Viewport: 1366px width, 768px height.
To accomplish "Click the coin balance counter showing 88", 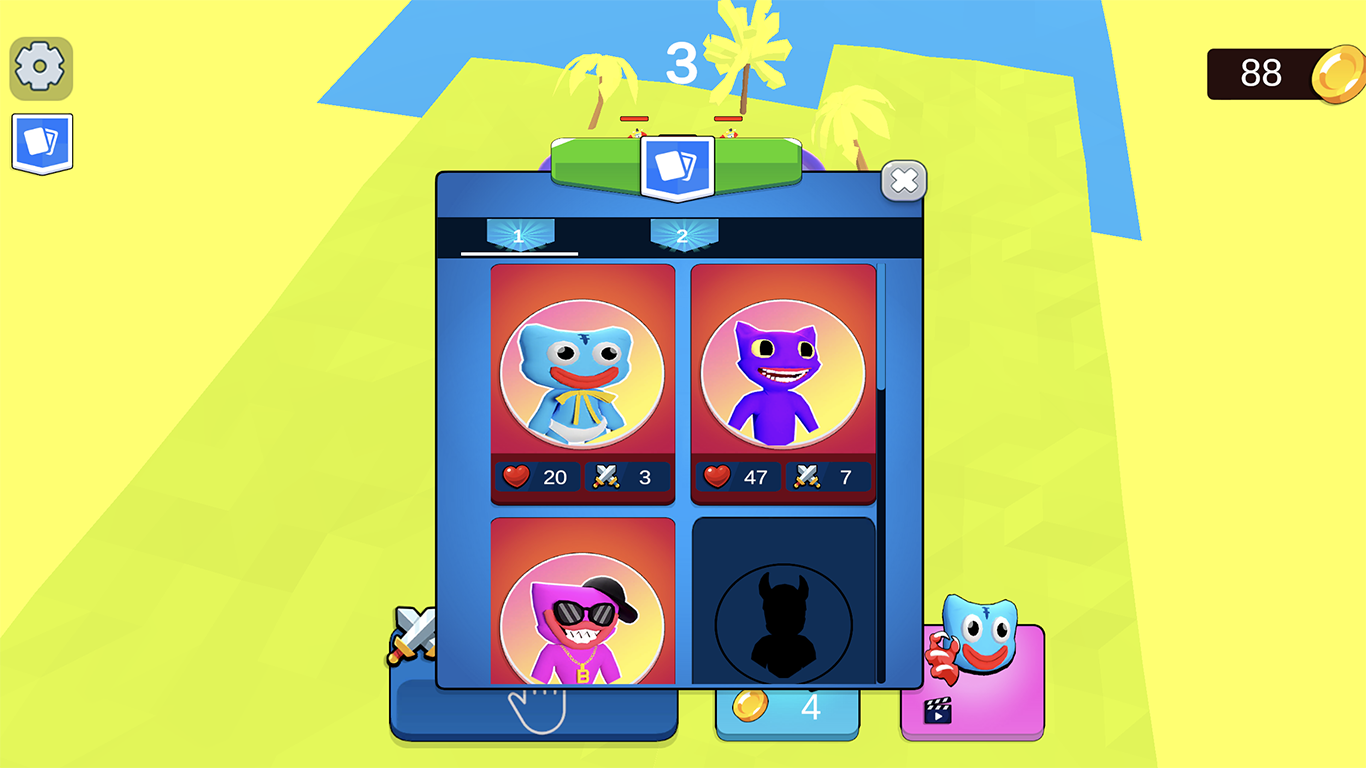I will click(x=1264, y=73).
